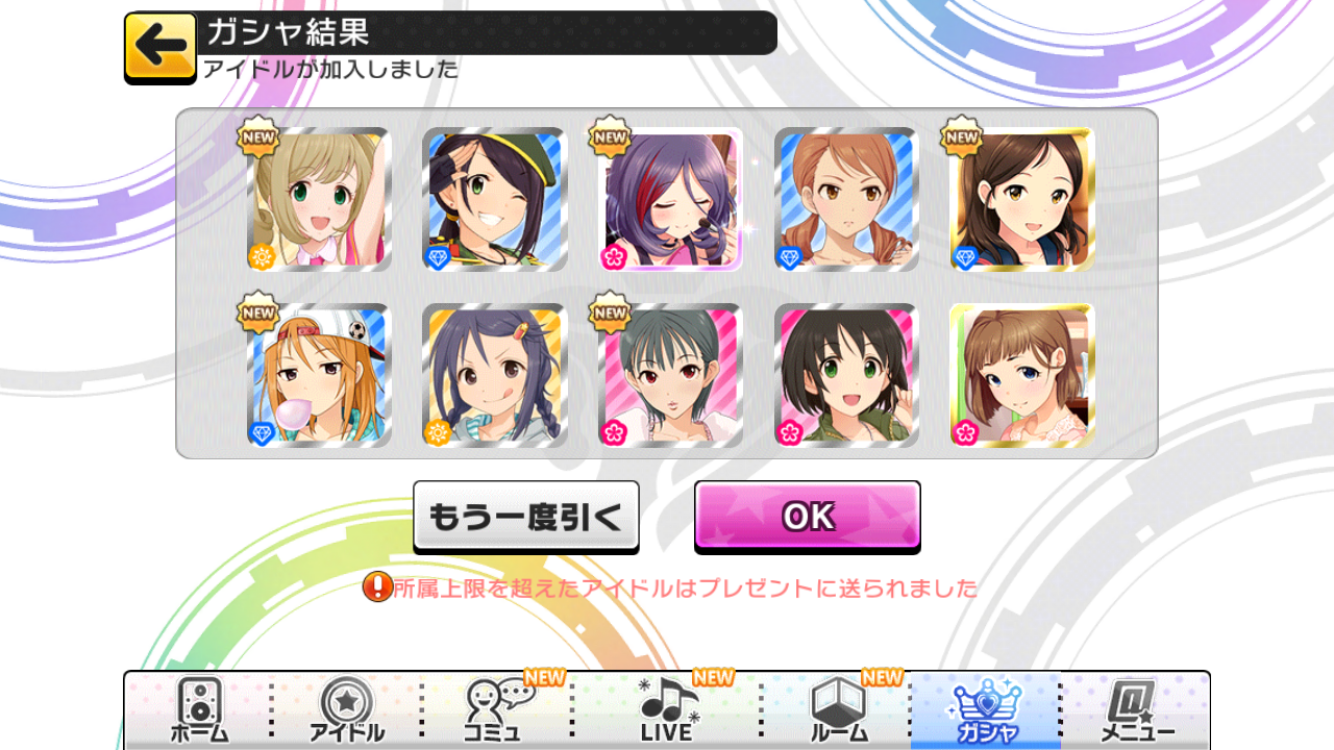Confirm results with the pink OK button
Screen dimensions: 1334x750
807,515
